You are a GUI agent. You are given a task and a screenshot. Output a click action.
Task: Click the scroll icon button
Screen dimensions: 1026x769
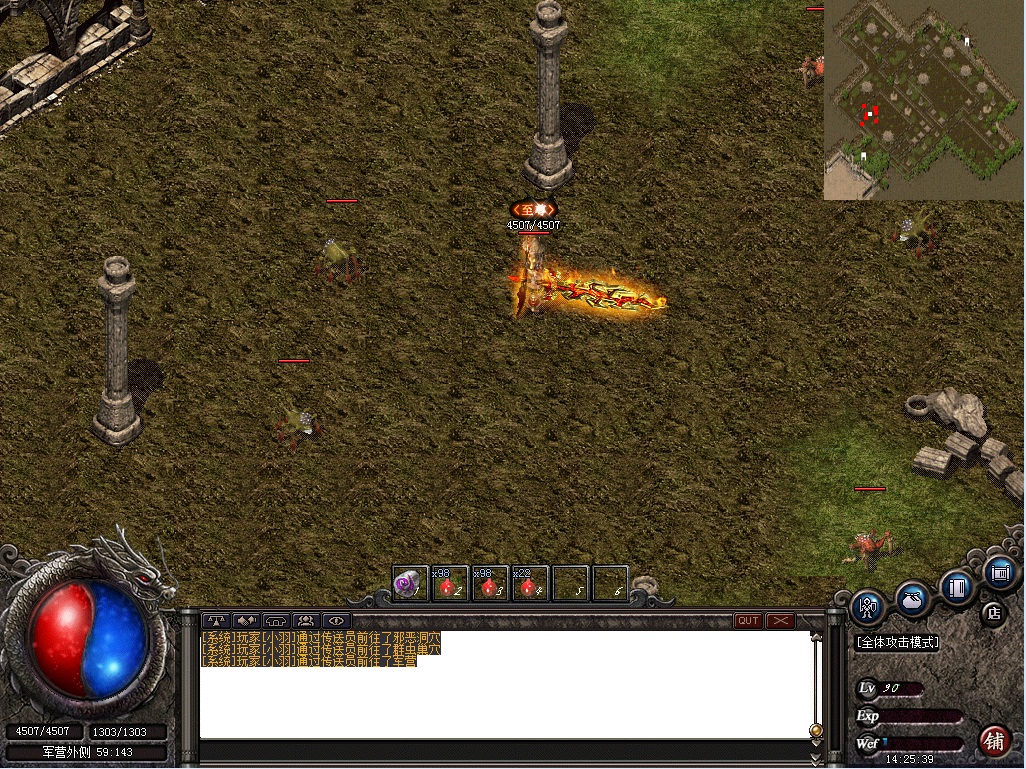pos(999,574)
